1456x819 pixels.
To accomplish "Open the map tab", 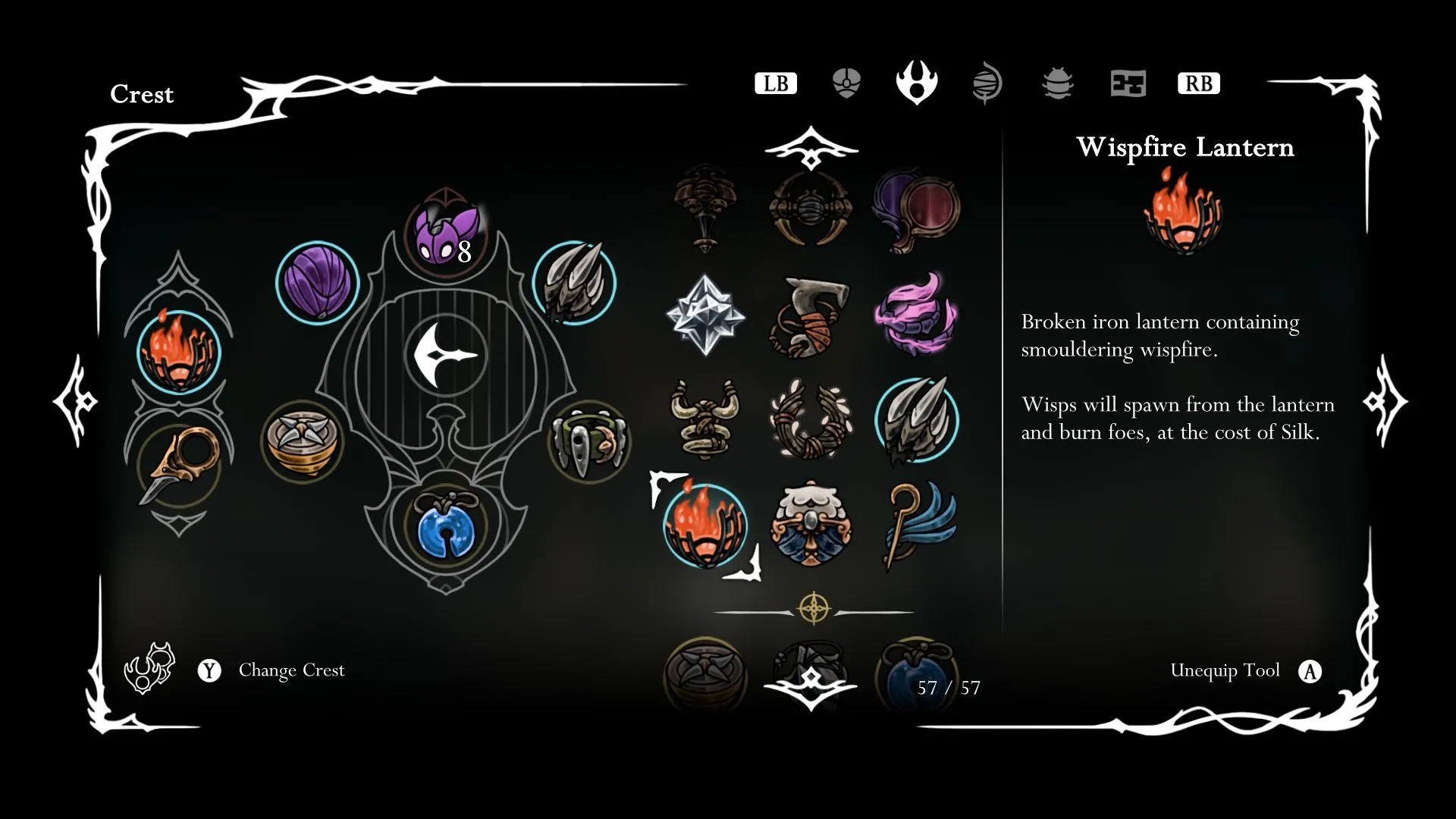I will [1128, 83].
